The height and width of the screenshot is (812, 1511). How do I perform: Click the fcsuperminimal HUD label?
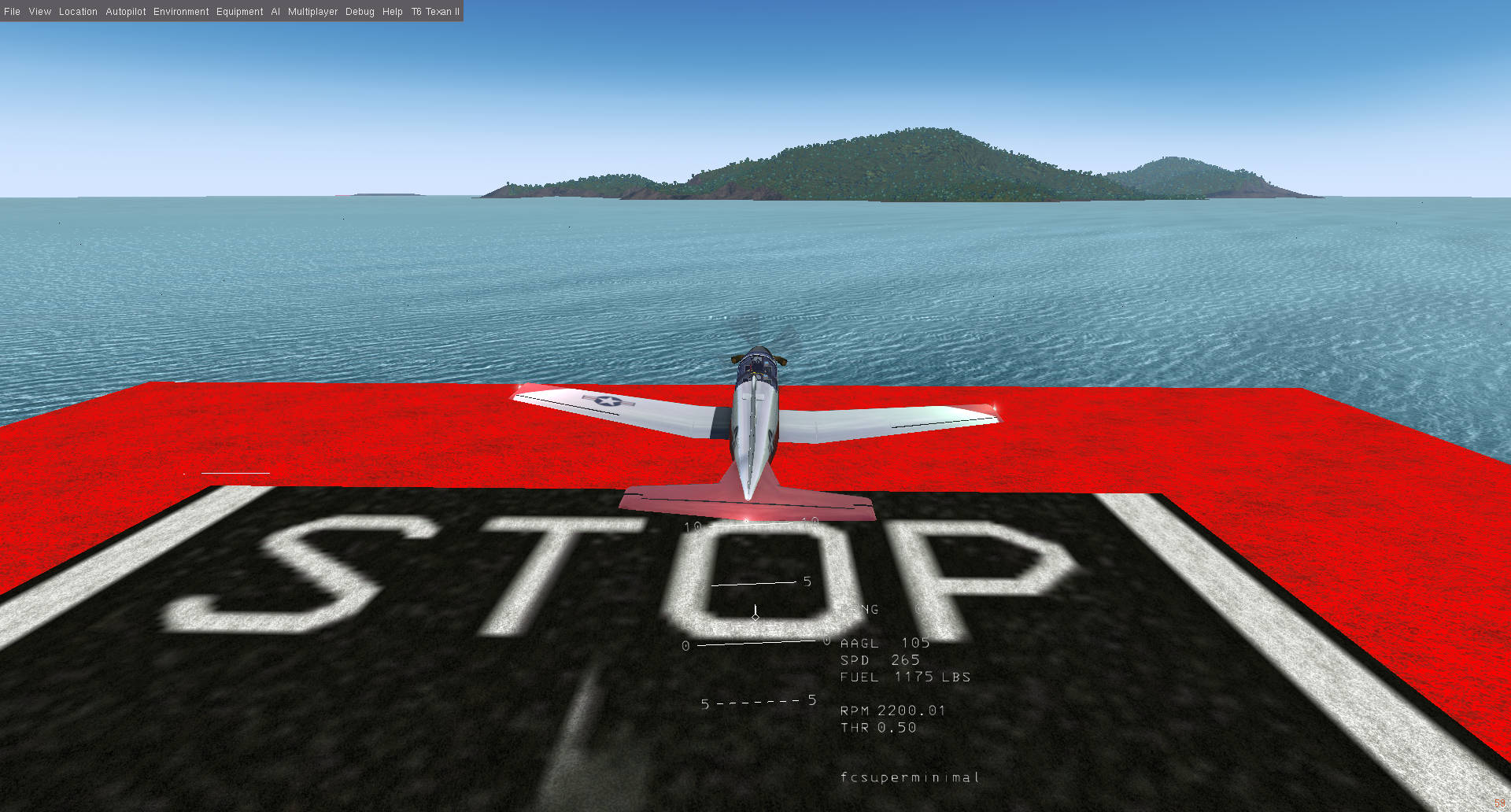[909, 777]
